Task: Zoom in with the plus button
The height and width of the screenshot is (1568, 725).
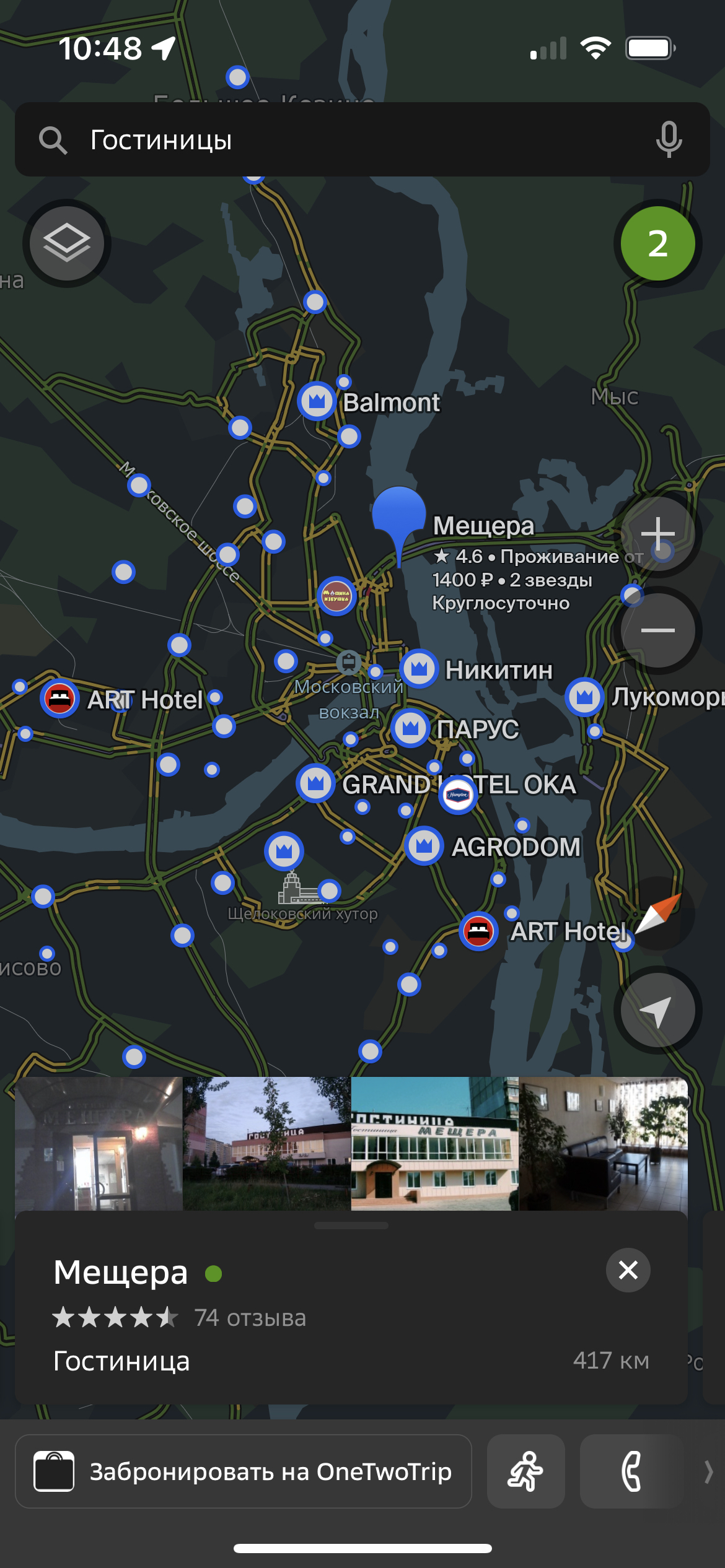Action: coord(657,533)
